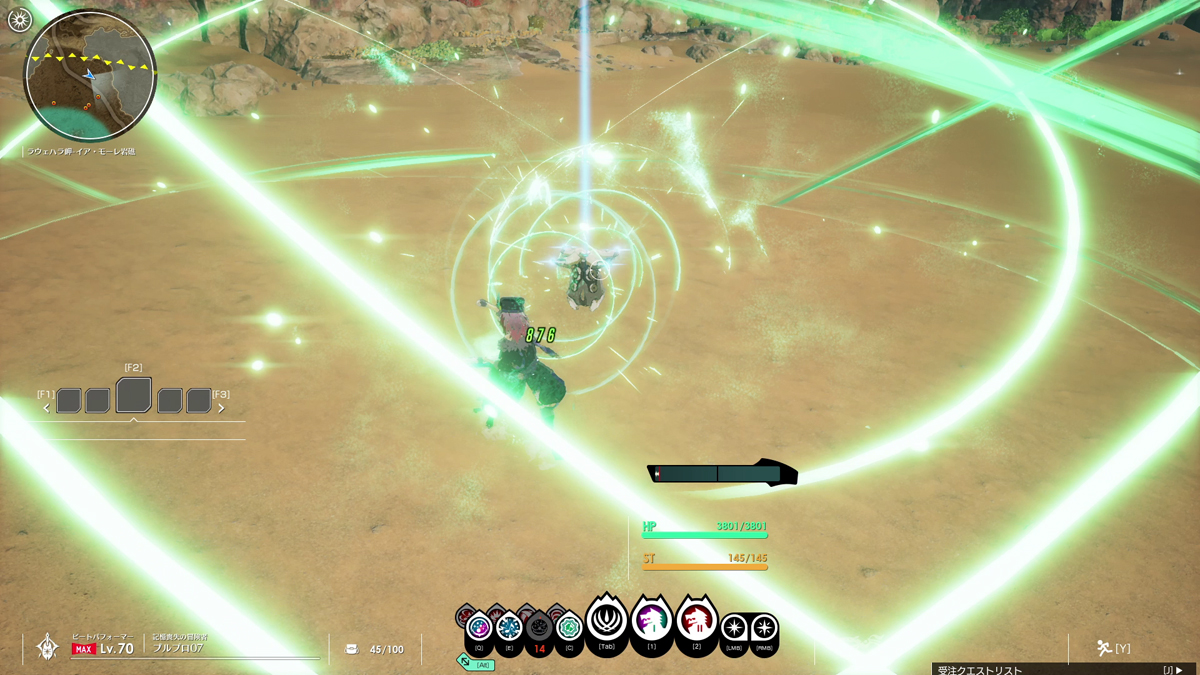Image resolution: width=1200 pixels, height=675 pixels.
Task: Activate the white lotus ultimate skill
Action: (x=606, y=620)
